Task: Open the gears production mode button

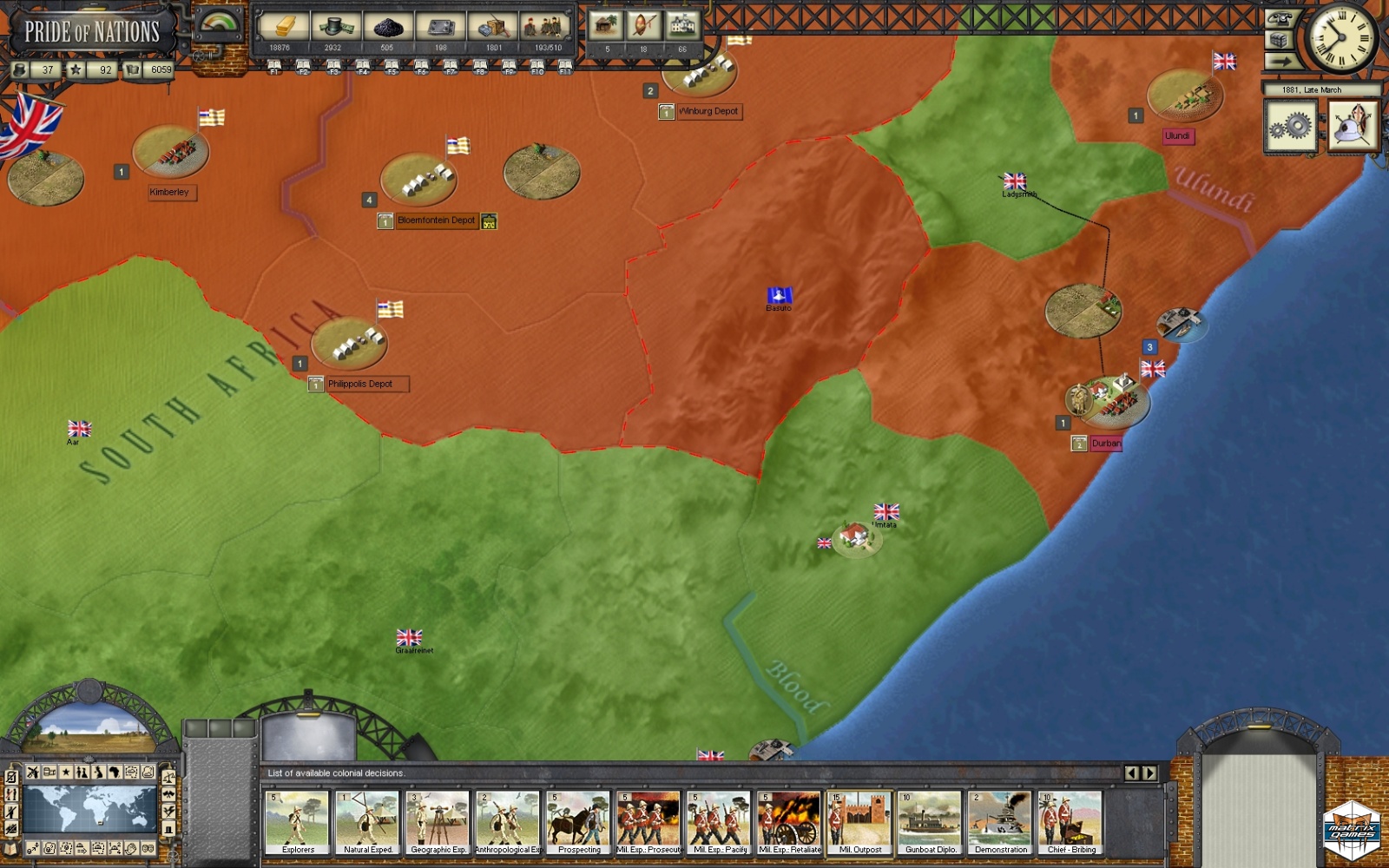Action: pos(1290,127)
